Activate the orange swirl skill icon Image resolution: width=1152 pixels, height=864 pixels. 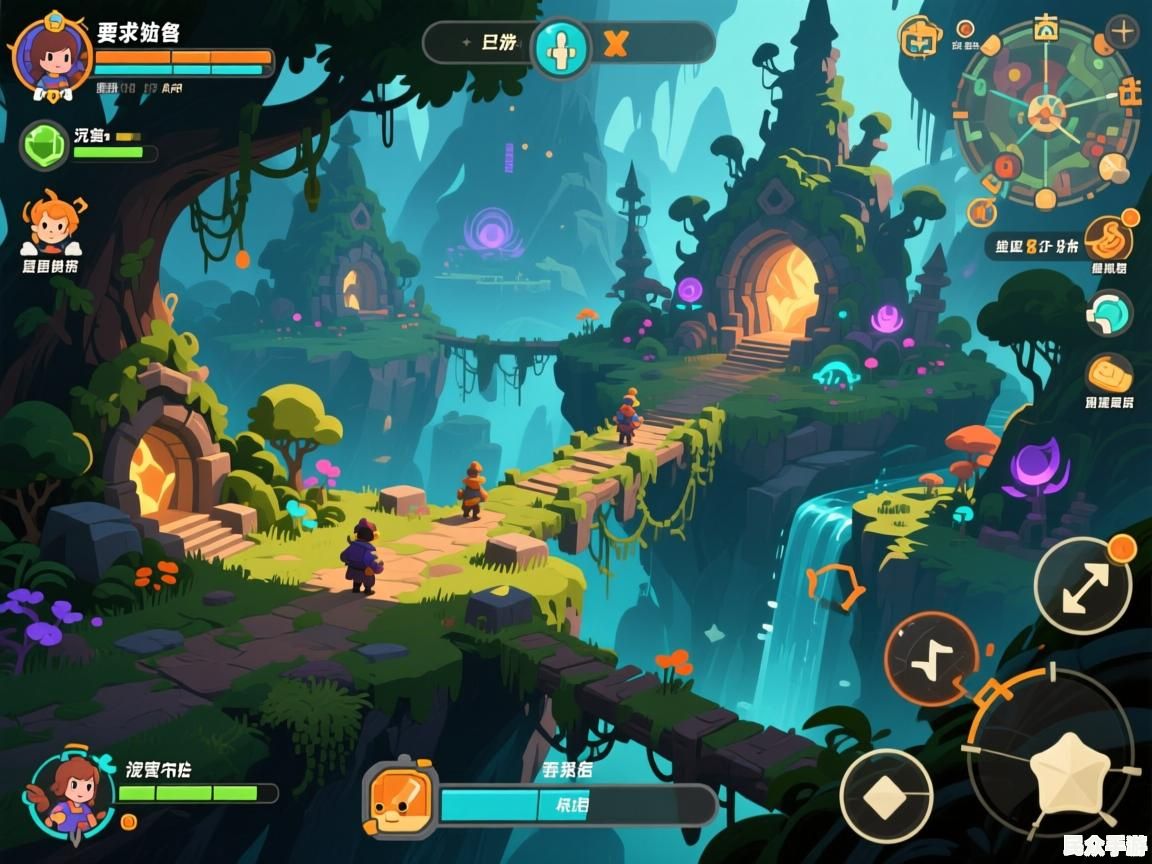[x=1109, y=238]
